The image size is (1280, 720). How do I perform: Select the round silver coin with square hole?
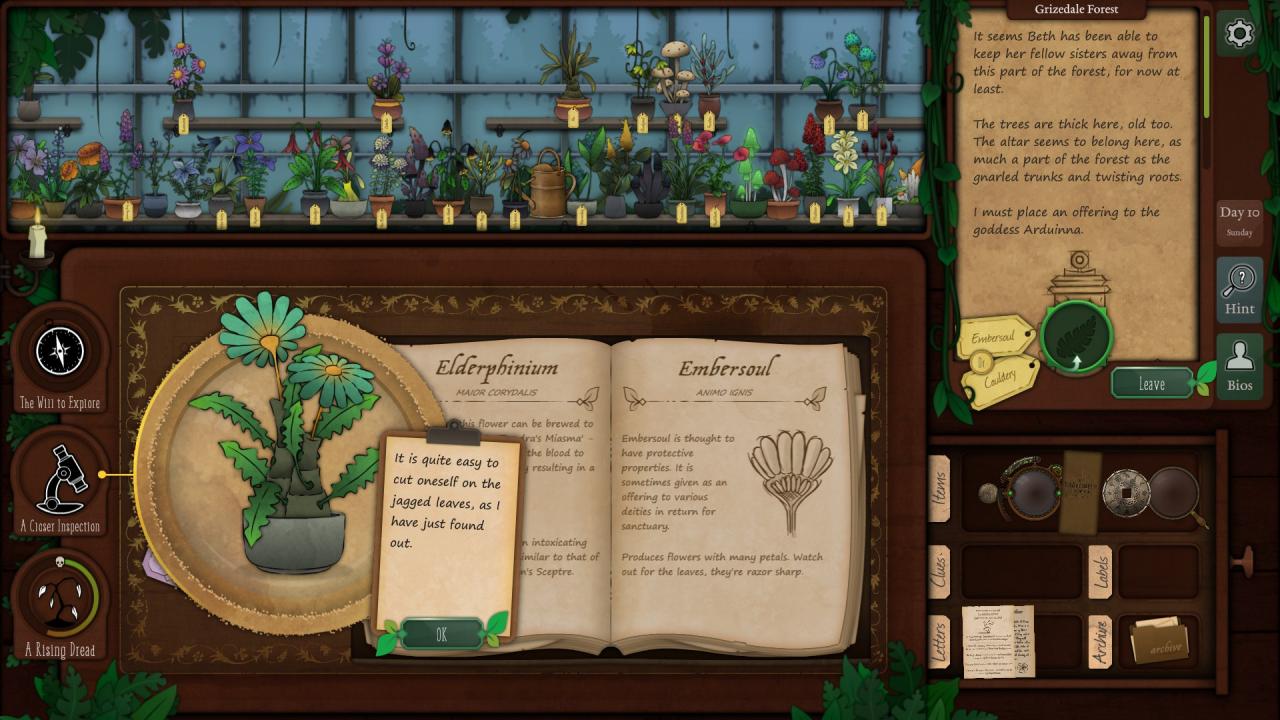pos(1125,492)
